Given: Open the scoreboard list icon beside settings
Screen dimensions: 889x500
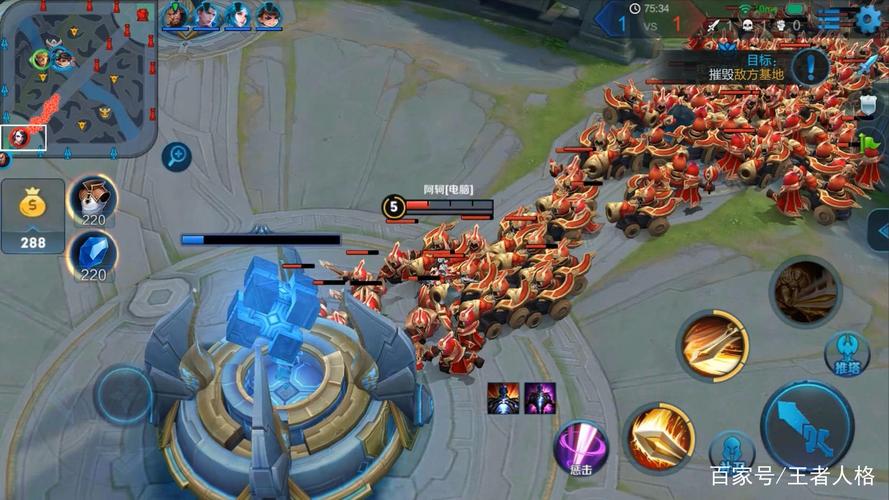Looking at the screenshot, I should click(x=829, y=19).
